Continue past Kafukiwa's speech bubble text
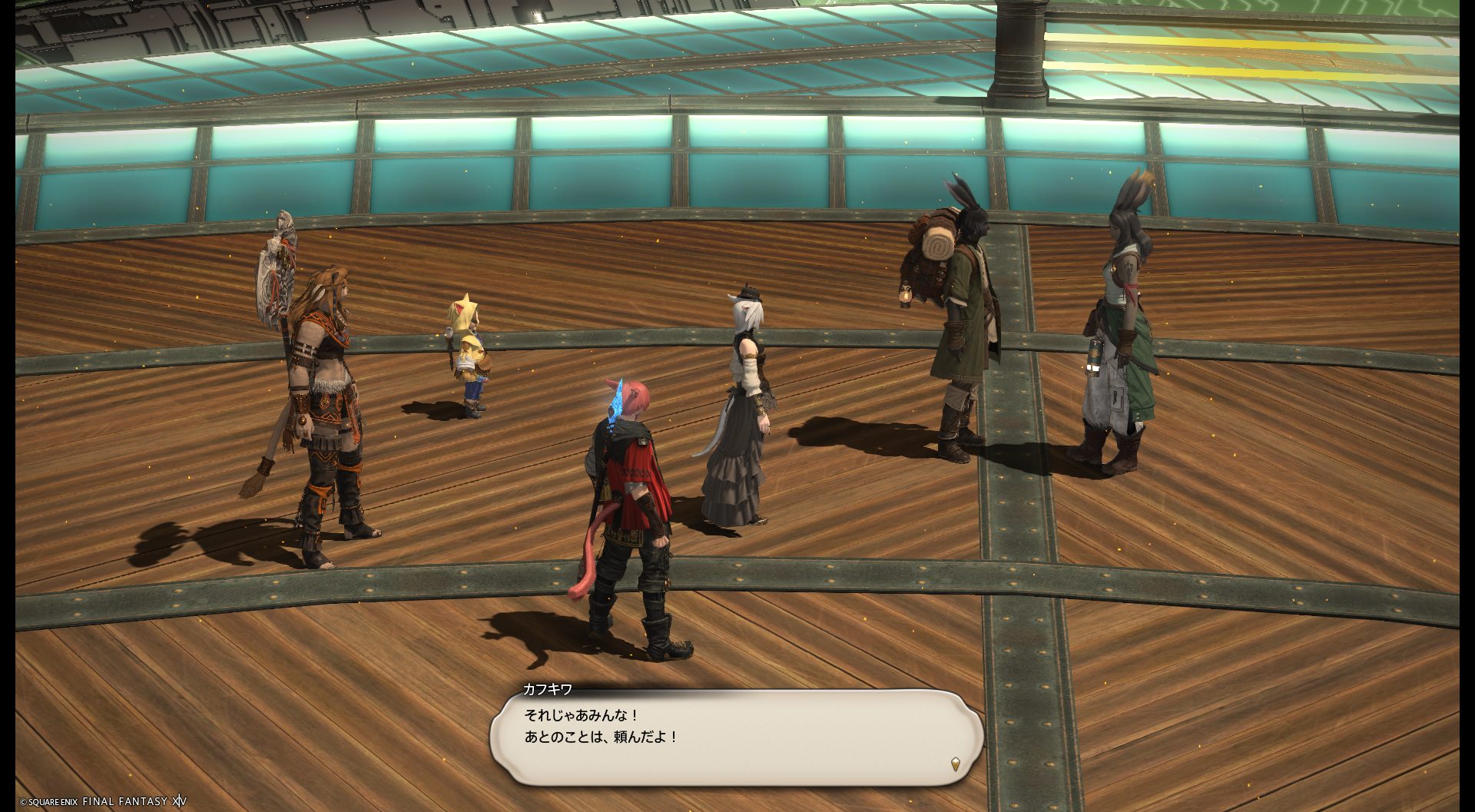This screenshot has width=1475, height=812. [x=736, y=737]
